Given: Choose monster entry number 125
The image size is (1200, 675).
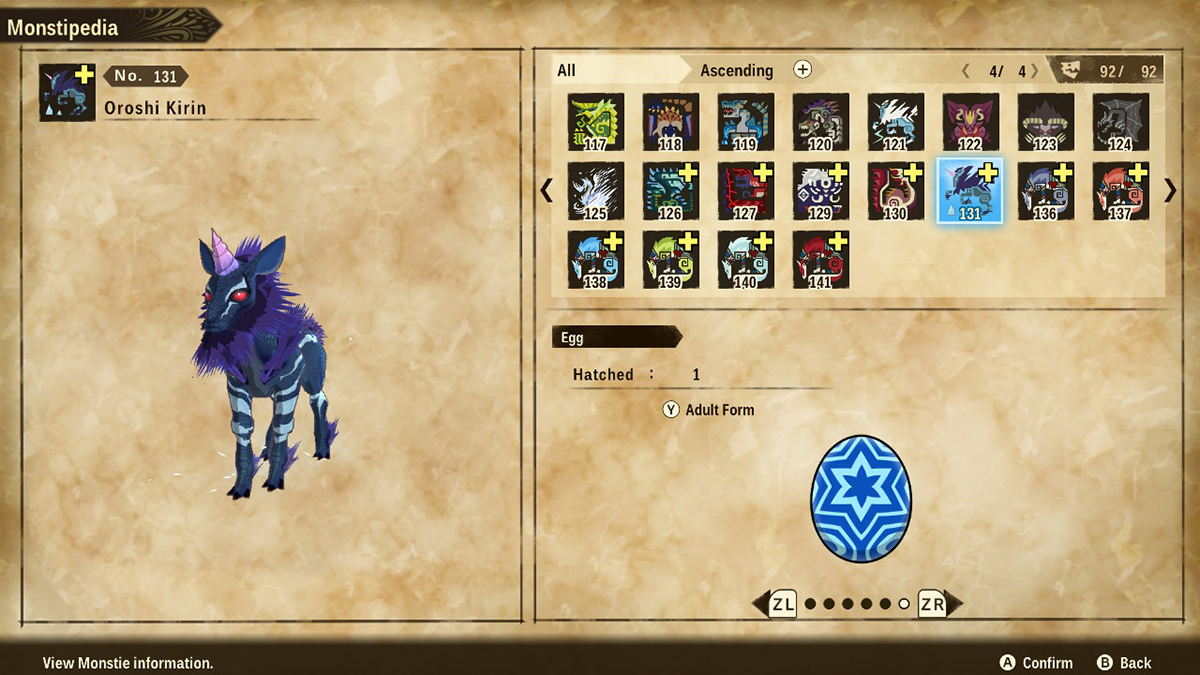Looking at the screenshot, I should click(x=596, y=190).
